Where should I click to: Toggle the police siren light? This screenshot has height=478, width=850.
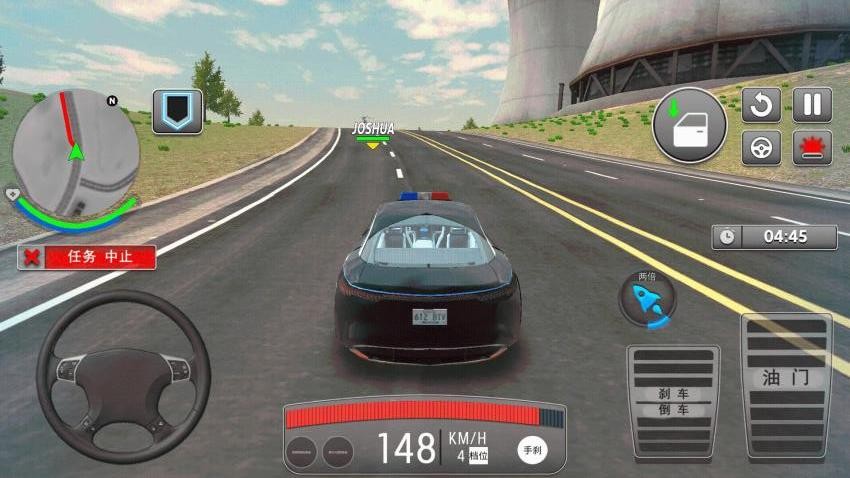coord(812,148)
